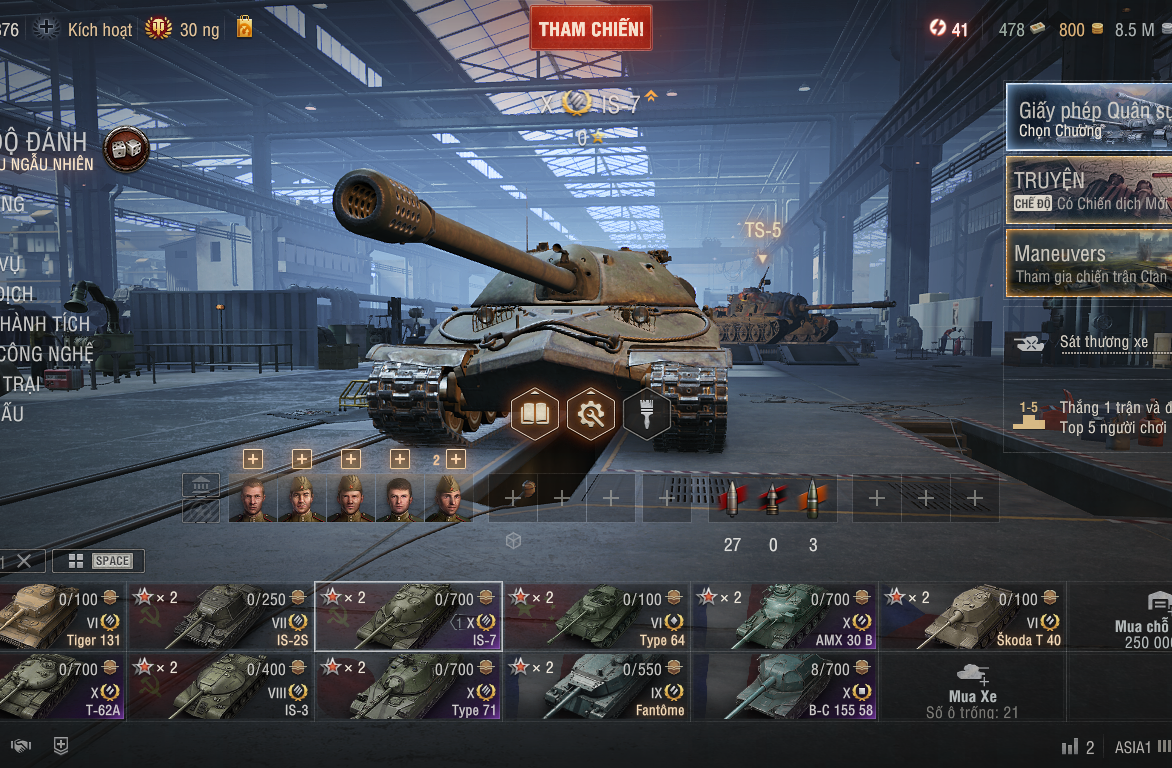The width and height of the screenshot is (1172, 768).
Task: Toggle the SPACE carousel layout button
Action: pyautogui.click(x=98, y=561)
